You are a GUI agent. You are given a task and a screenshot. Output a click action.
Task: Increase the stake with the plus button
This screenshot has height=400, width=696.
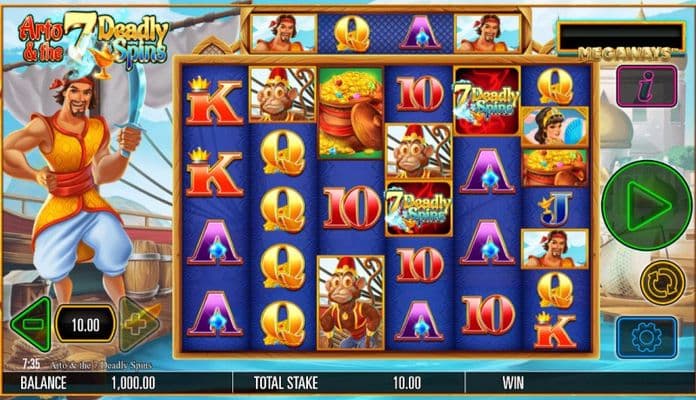pos(140,324)
